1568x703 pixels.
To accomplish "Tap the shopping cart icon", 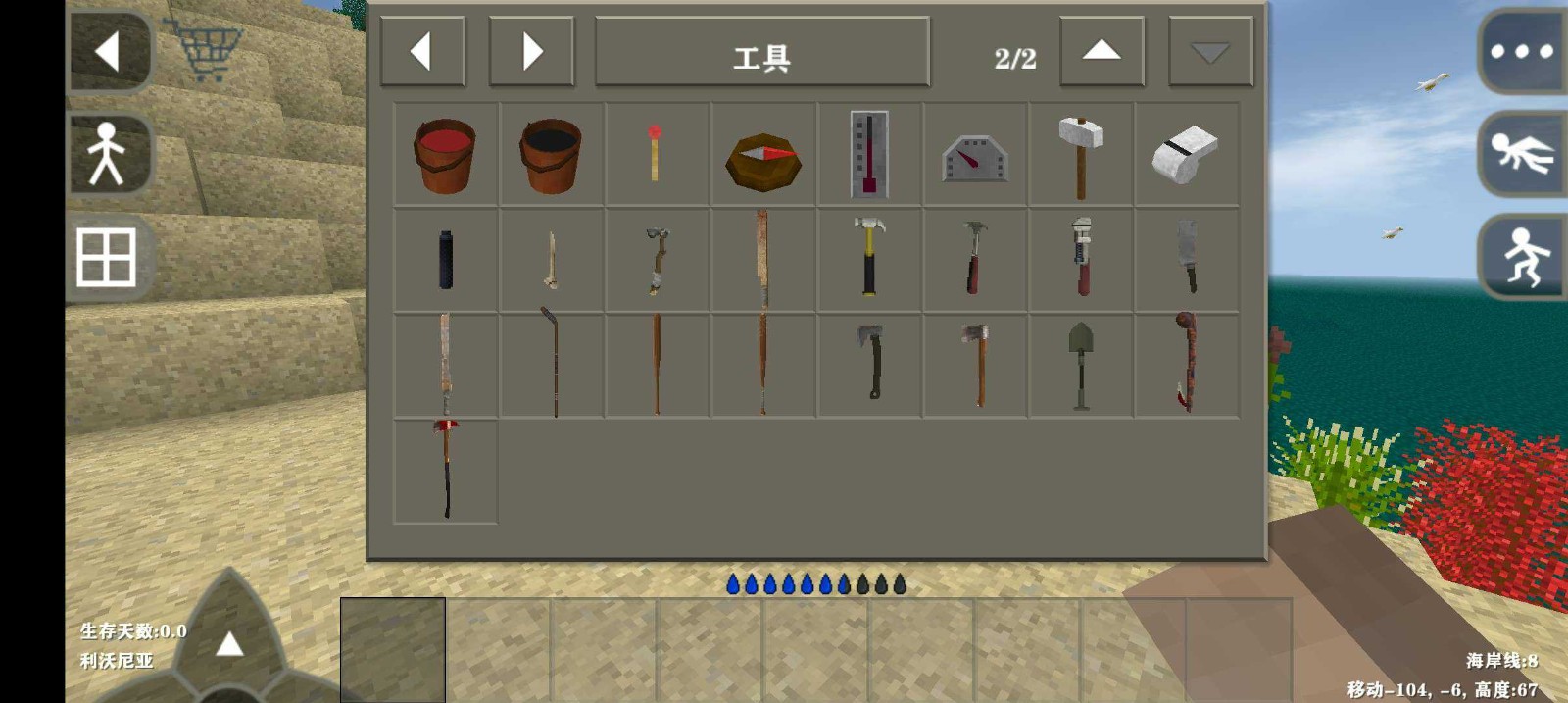I will (x=207, y=49).
